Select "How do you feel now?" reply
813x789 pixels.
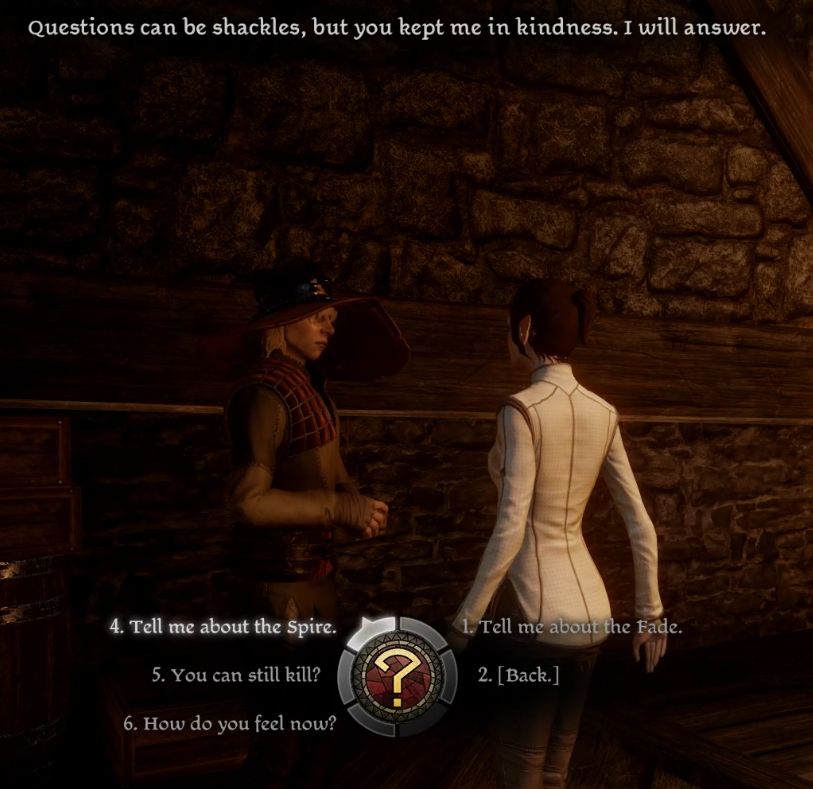230,723
